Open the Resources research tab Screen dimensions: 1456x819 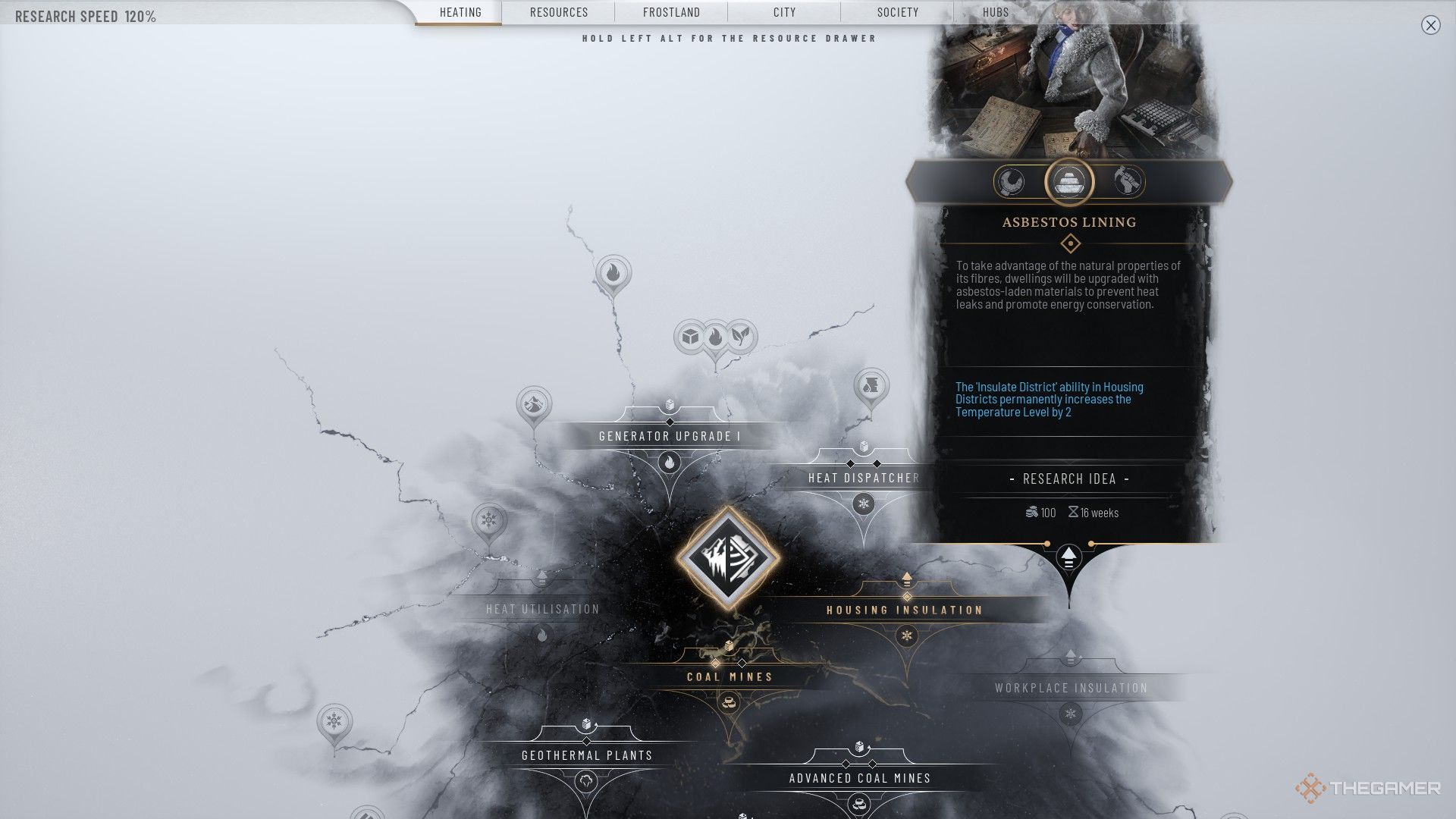559,12
